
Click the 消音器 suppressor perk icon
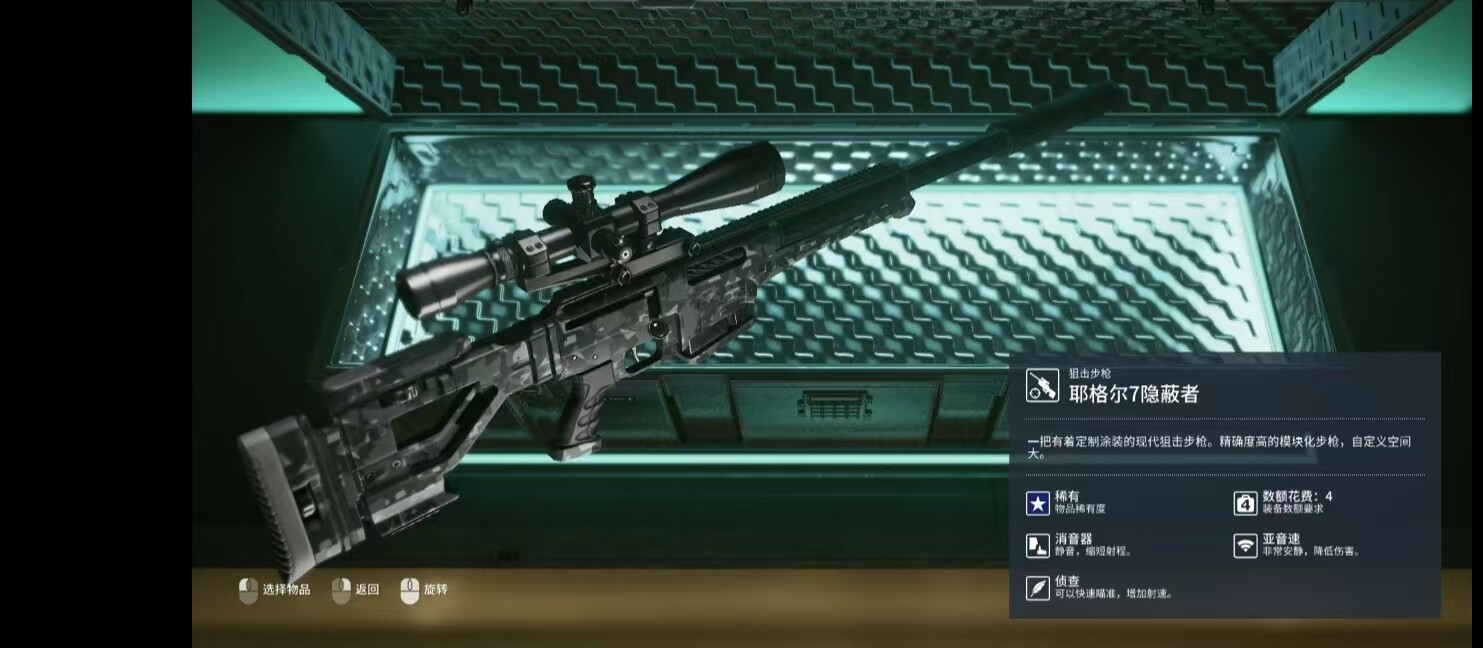(1038, 545)
